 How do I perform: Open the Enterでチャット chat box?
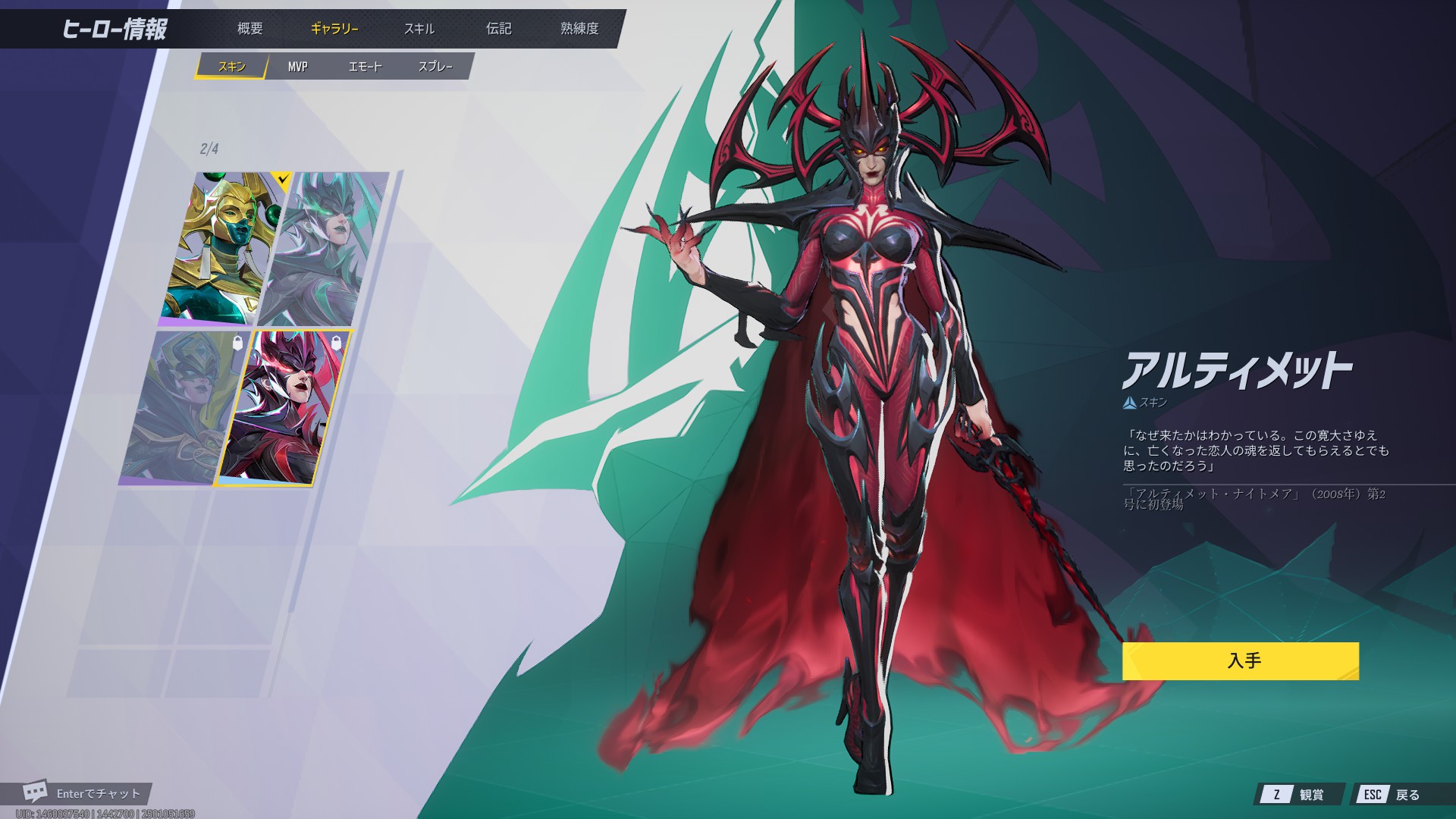pos(83,793)
